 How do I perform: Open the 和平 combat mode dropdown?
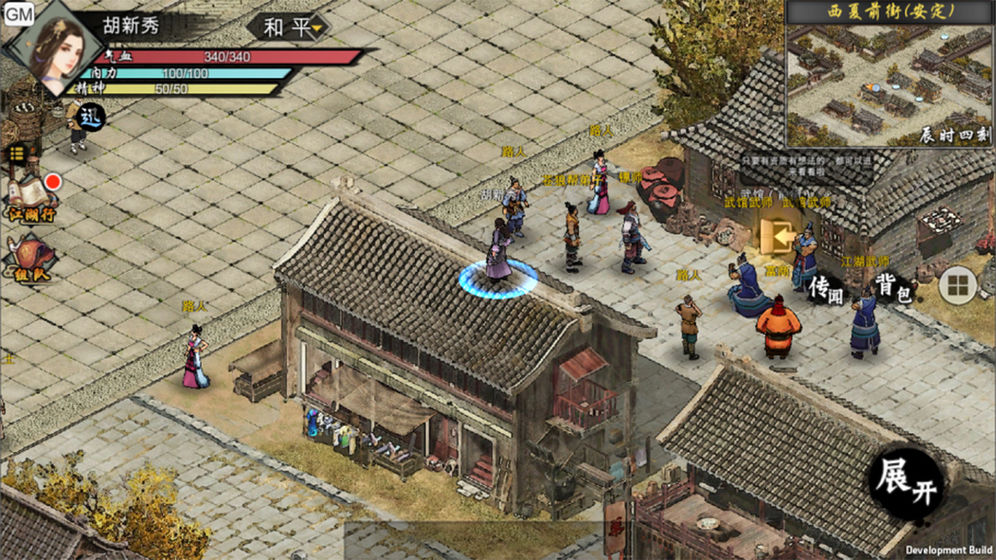tap(294, 27)
